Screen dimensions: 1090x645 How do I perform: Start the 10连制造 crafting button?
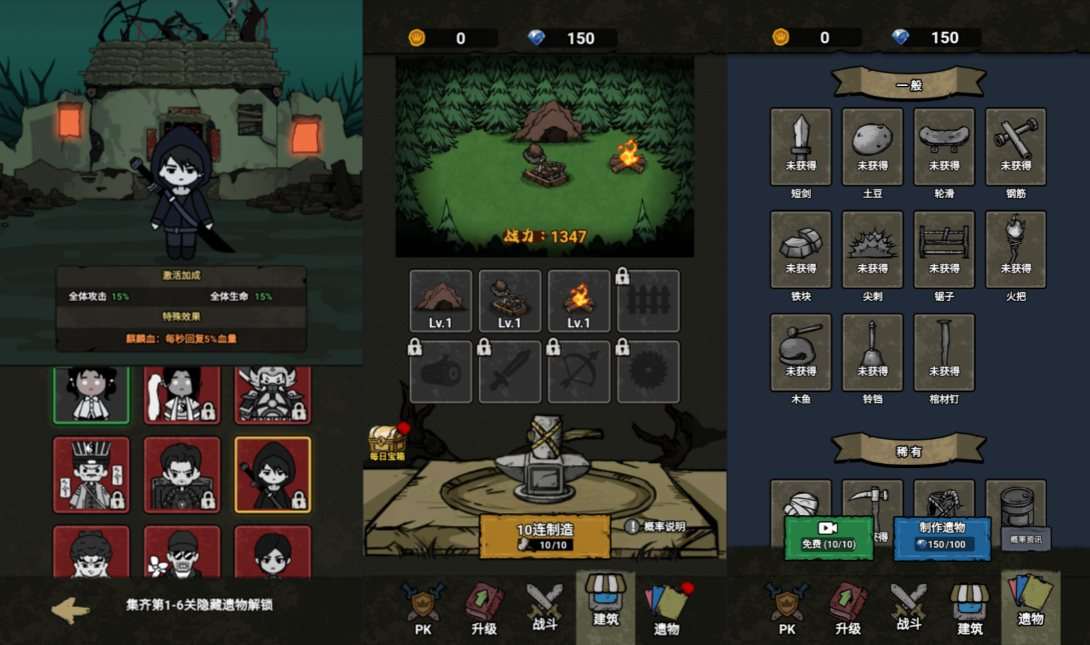(545, 536)
